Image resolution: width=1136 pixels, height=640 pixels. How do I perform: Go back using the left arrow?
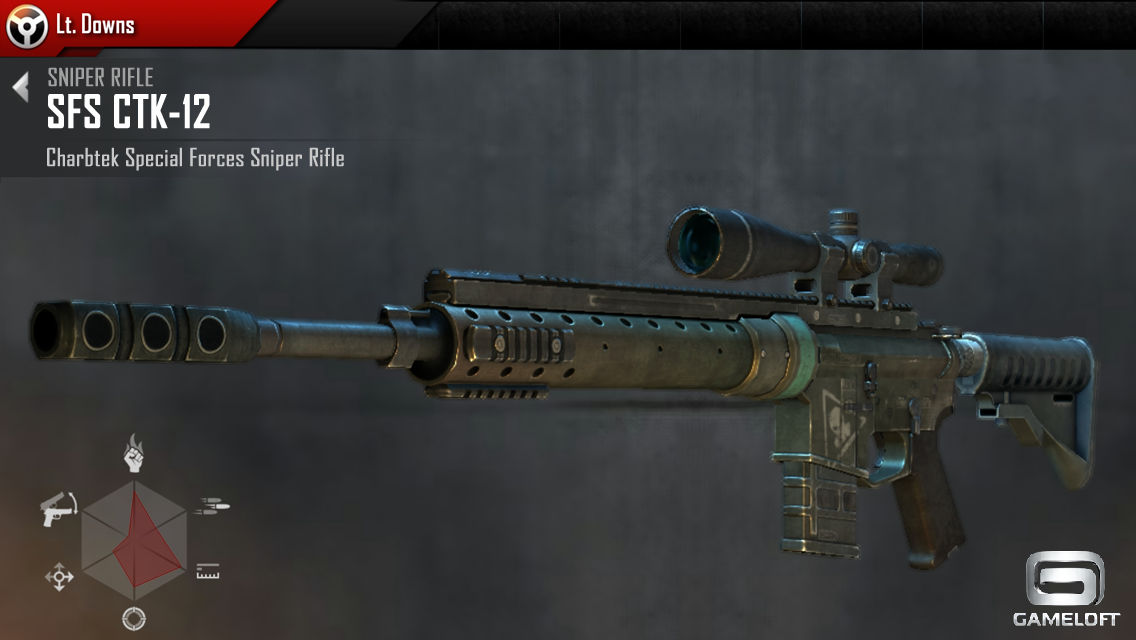(x=21, y=88)
